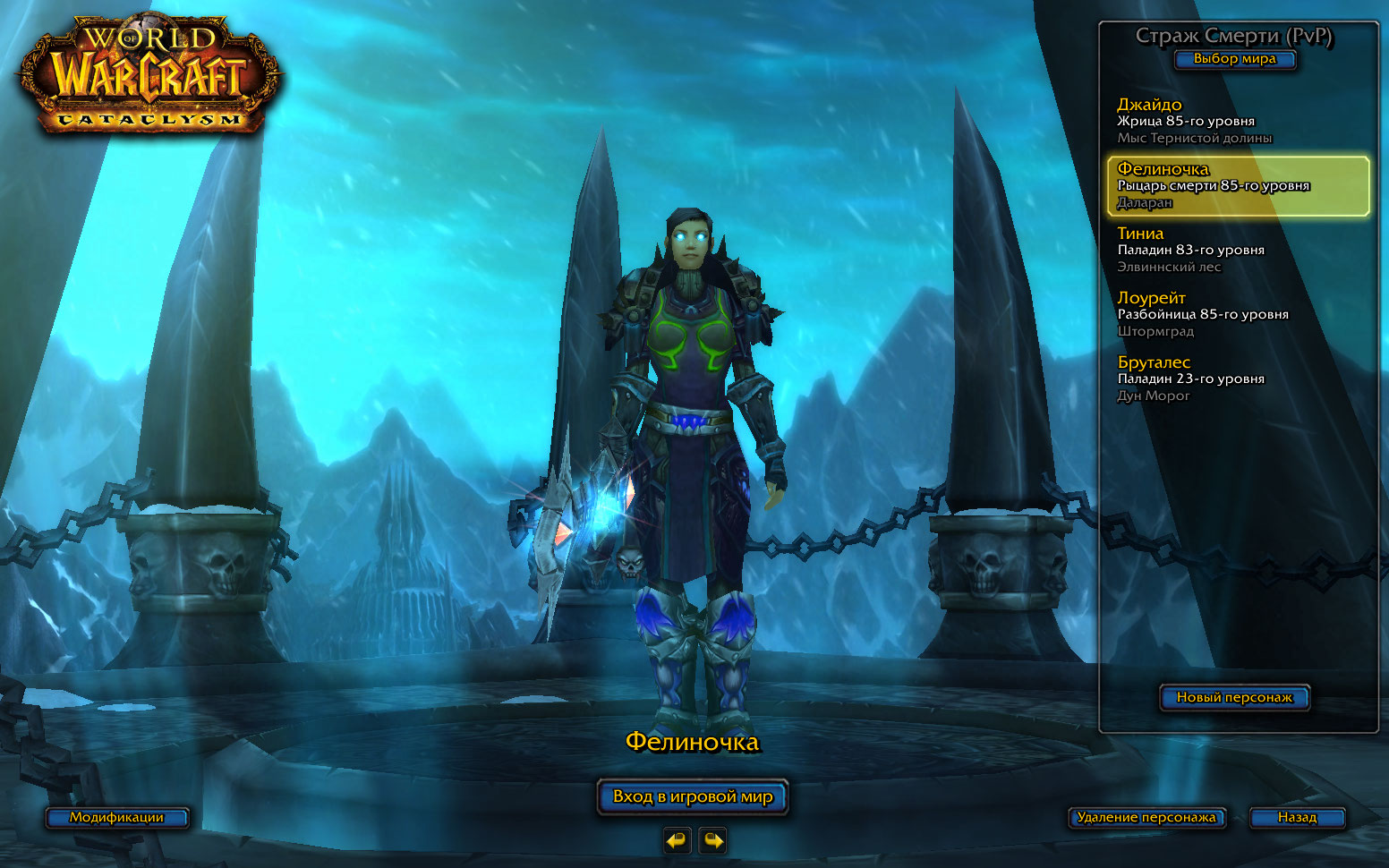Click the Выбор мира realm button

pyautogui.click(x=1234, y=59)
